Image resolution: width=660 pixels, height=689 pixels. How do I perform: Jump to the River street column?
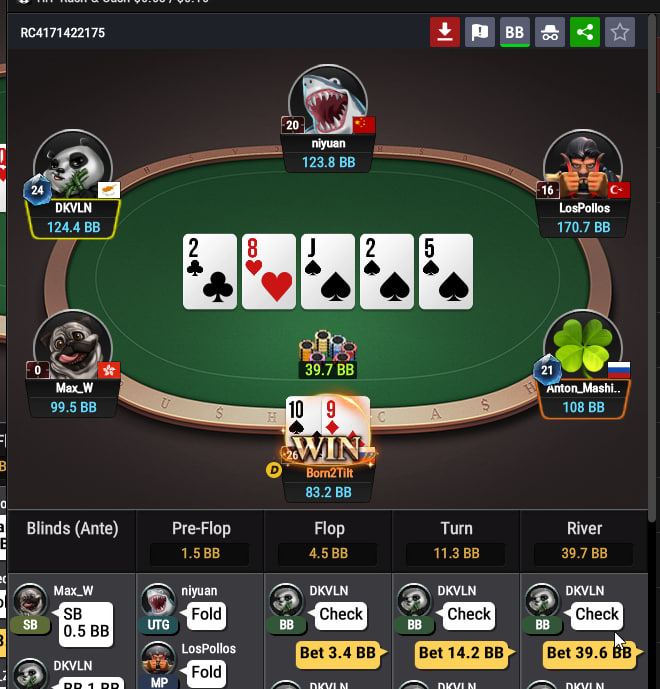pyautogui.click(x=584, y=529)
